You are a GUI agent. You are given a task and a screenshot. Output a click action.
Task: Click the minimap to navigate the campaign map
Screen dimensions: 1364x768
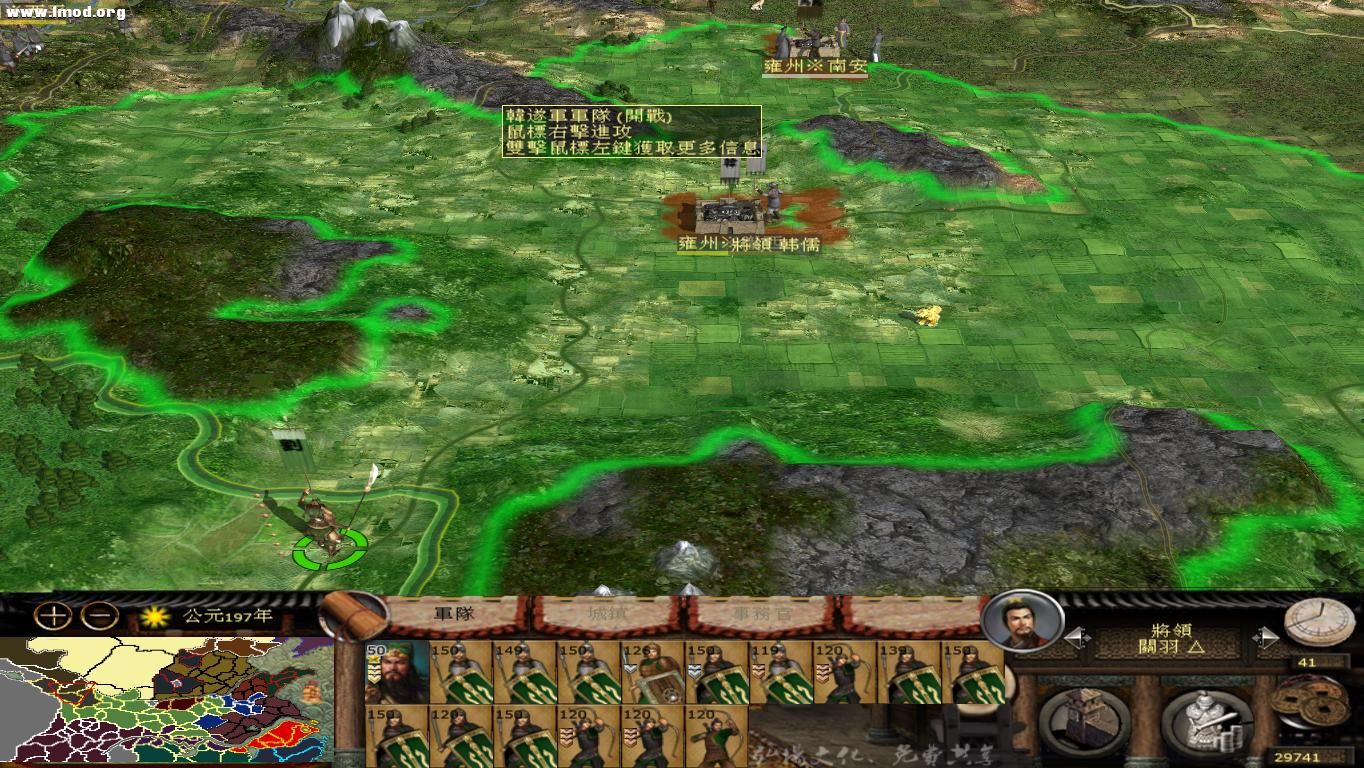pyautogui.click(x=165, y=700)
